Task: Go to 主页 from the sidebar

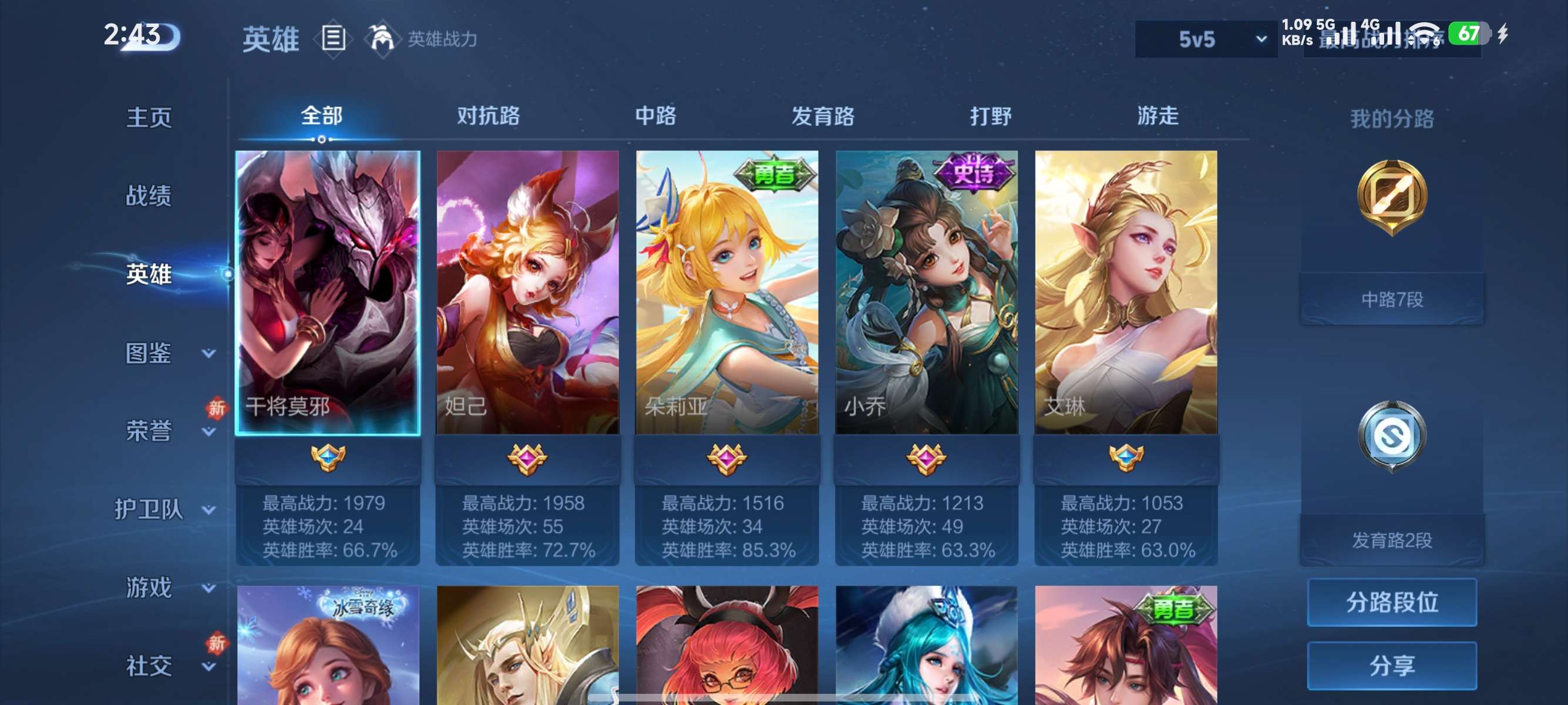Action: point(150,117)
